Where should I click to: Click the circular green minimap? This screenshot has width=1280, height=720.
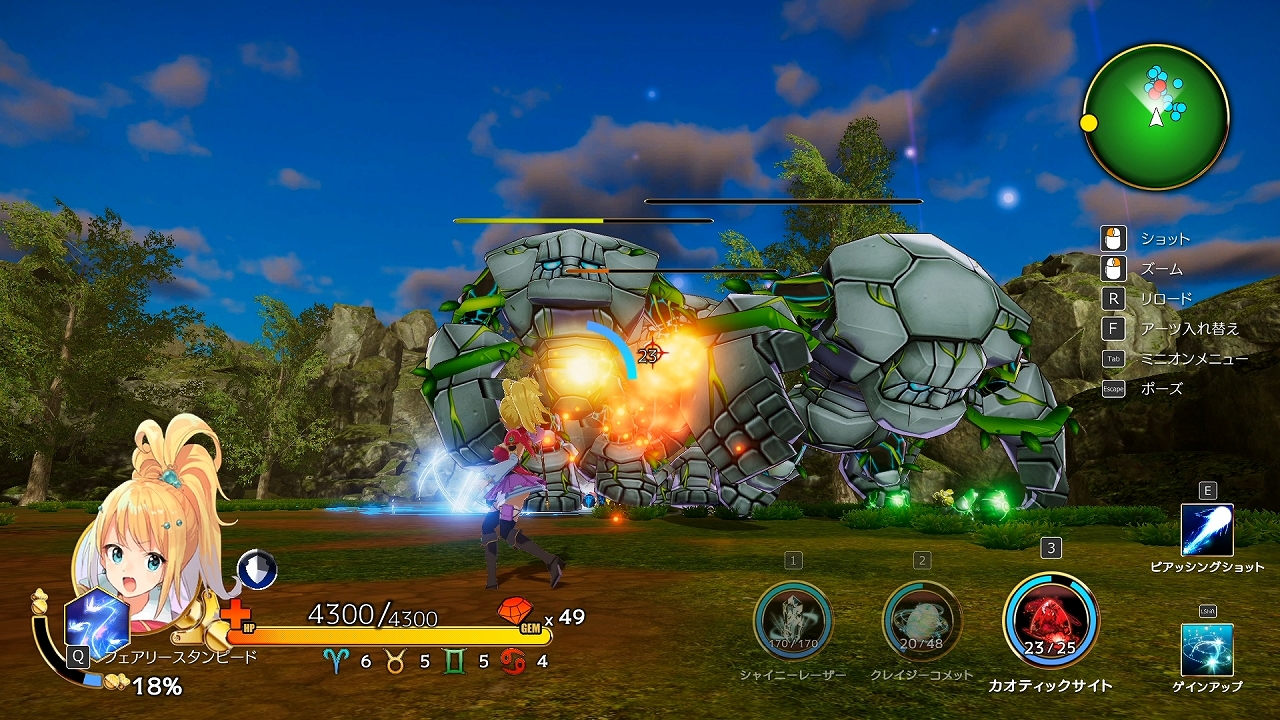tap(1156, 117)
